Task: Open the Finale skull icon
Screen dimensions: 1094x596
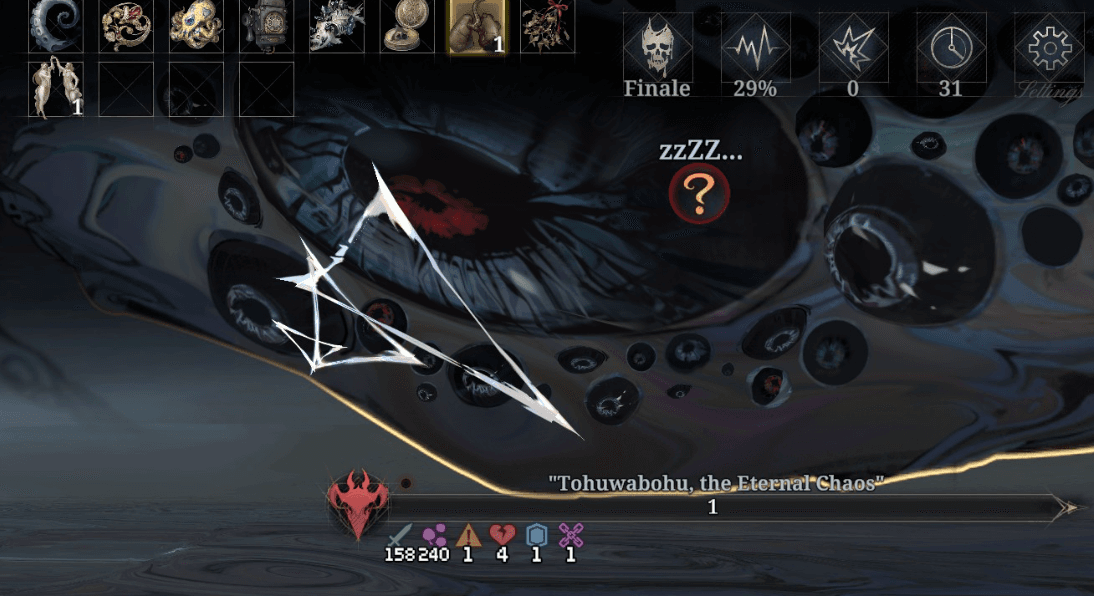Action: [658, 47]
